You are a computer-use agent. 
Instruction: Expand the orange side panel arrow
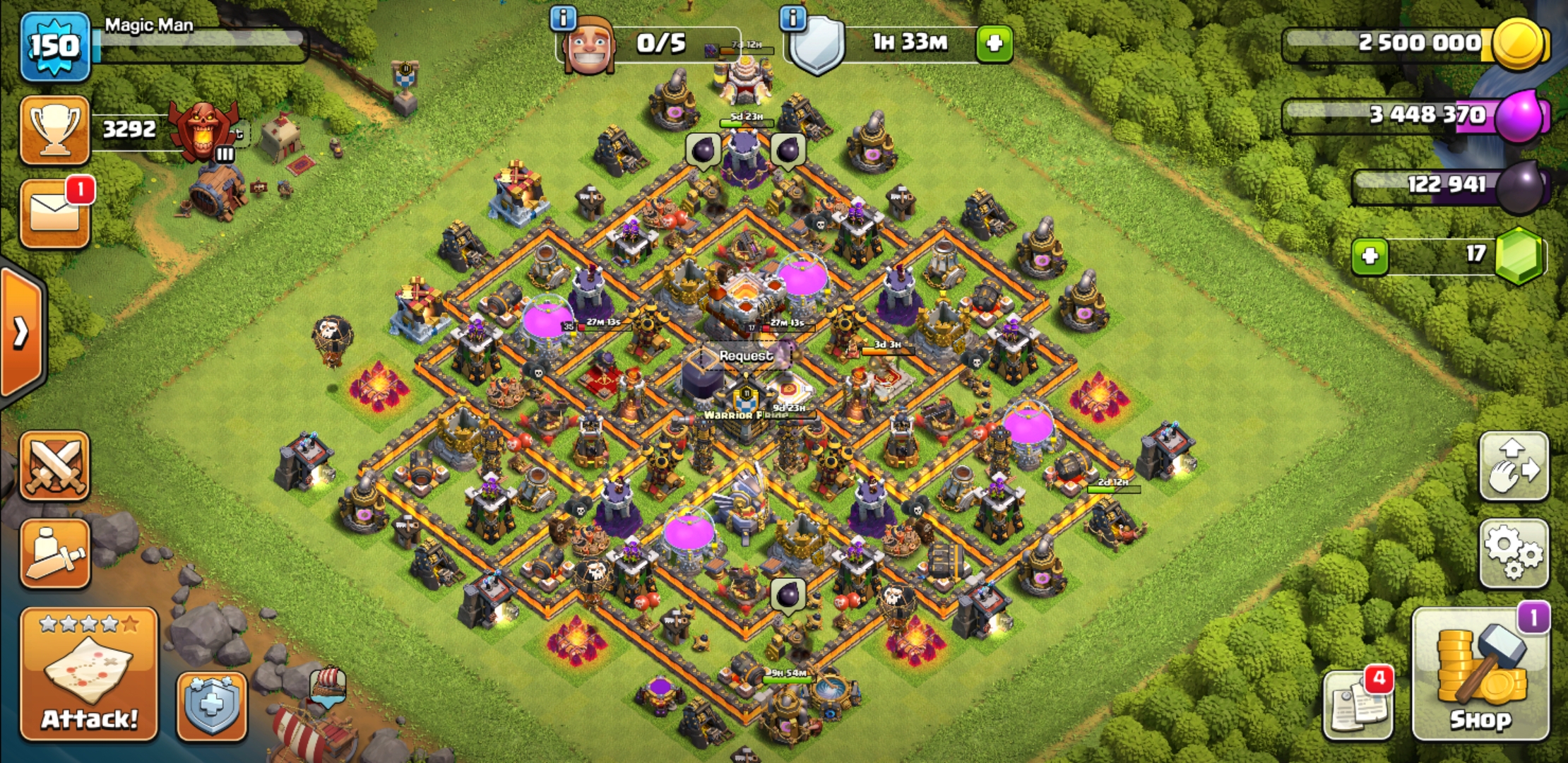[x=21, y=332]
